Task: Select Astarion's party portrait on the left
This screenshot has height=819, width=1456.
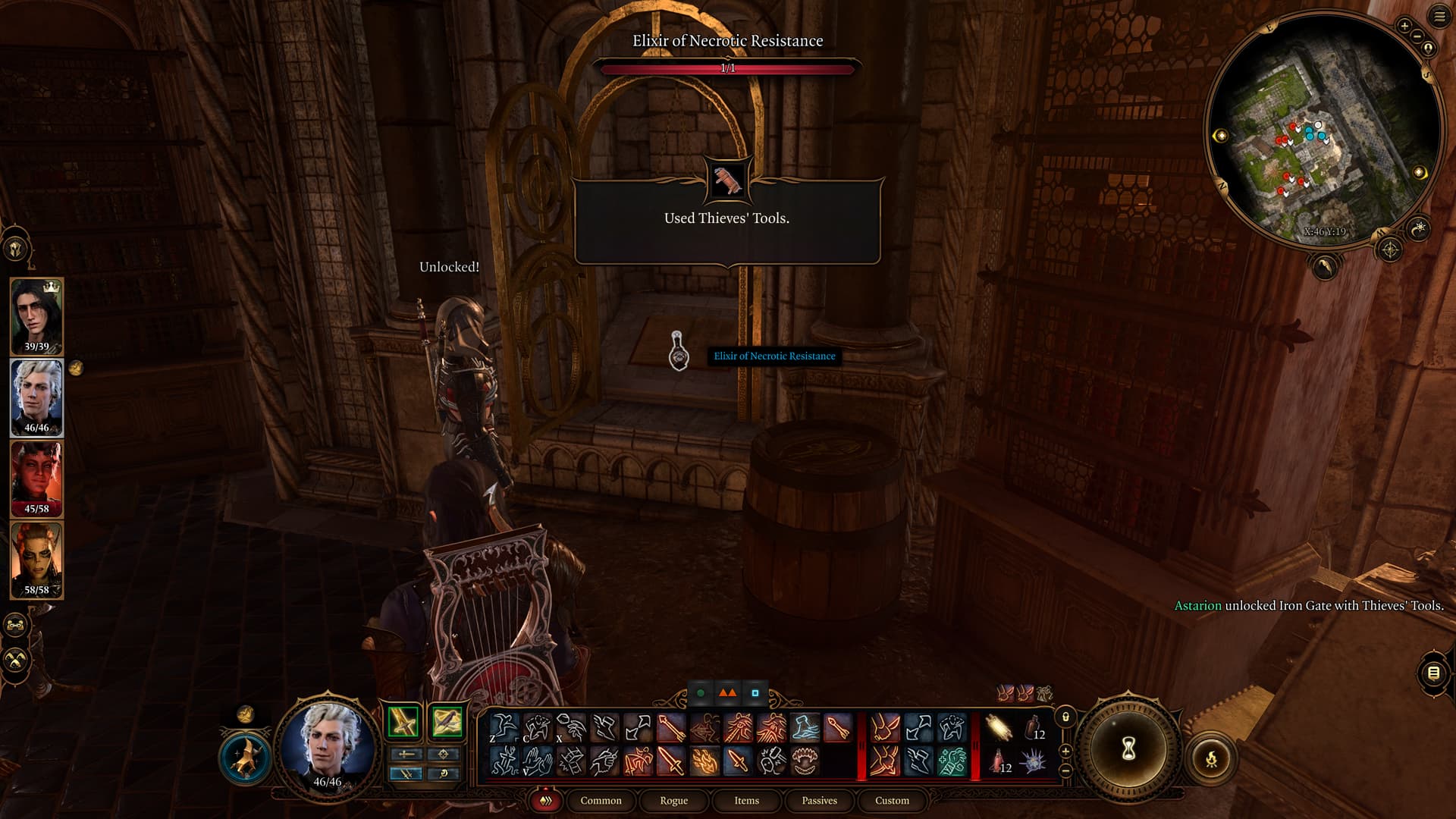Action: pos(36,397)
